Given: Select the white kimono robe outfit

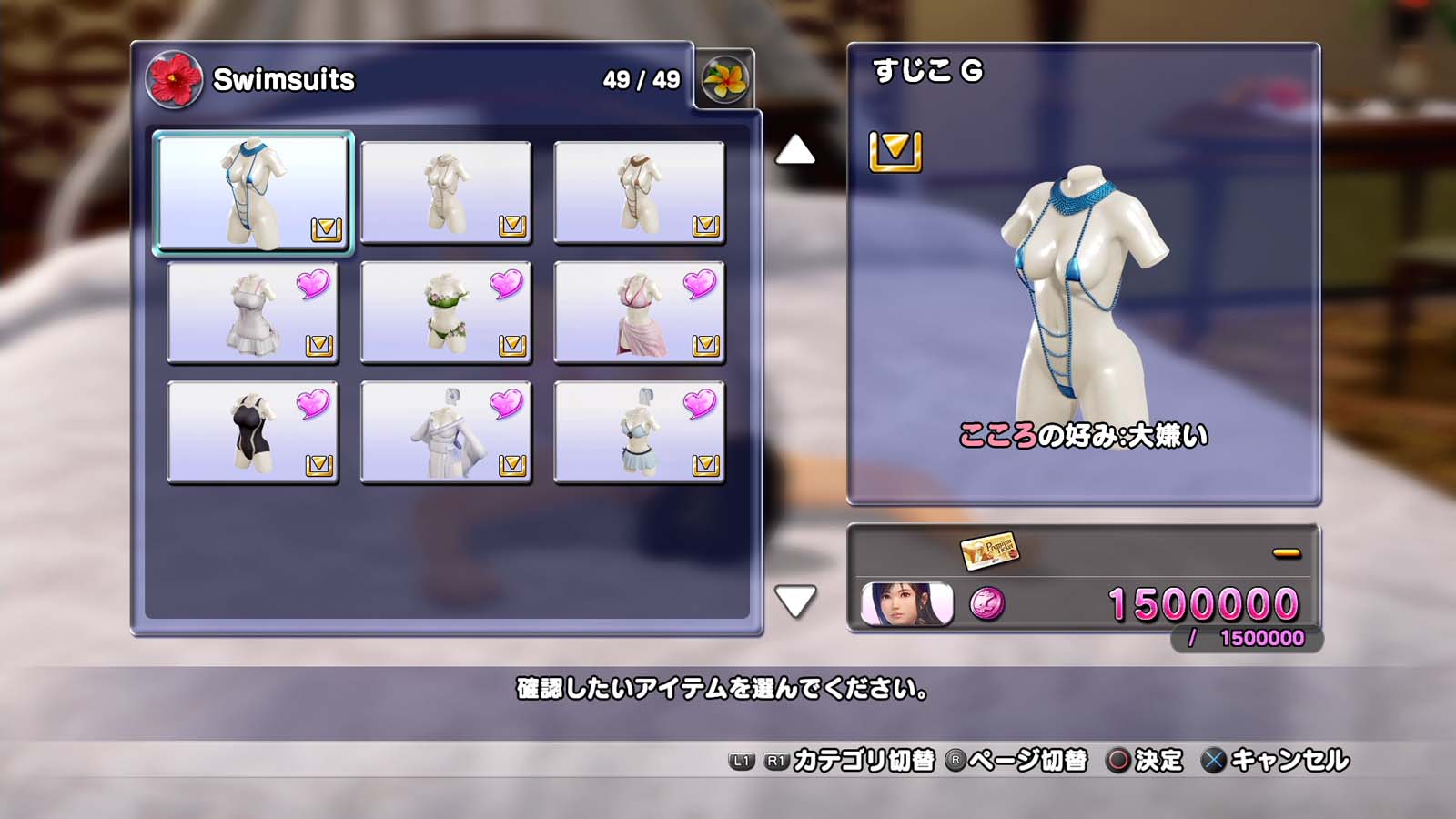Looking at the screenshot, I should (446, 432).
